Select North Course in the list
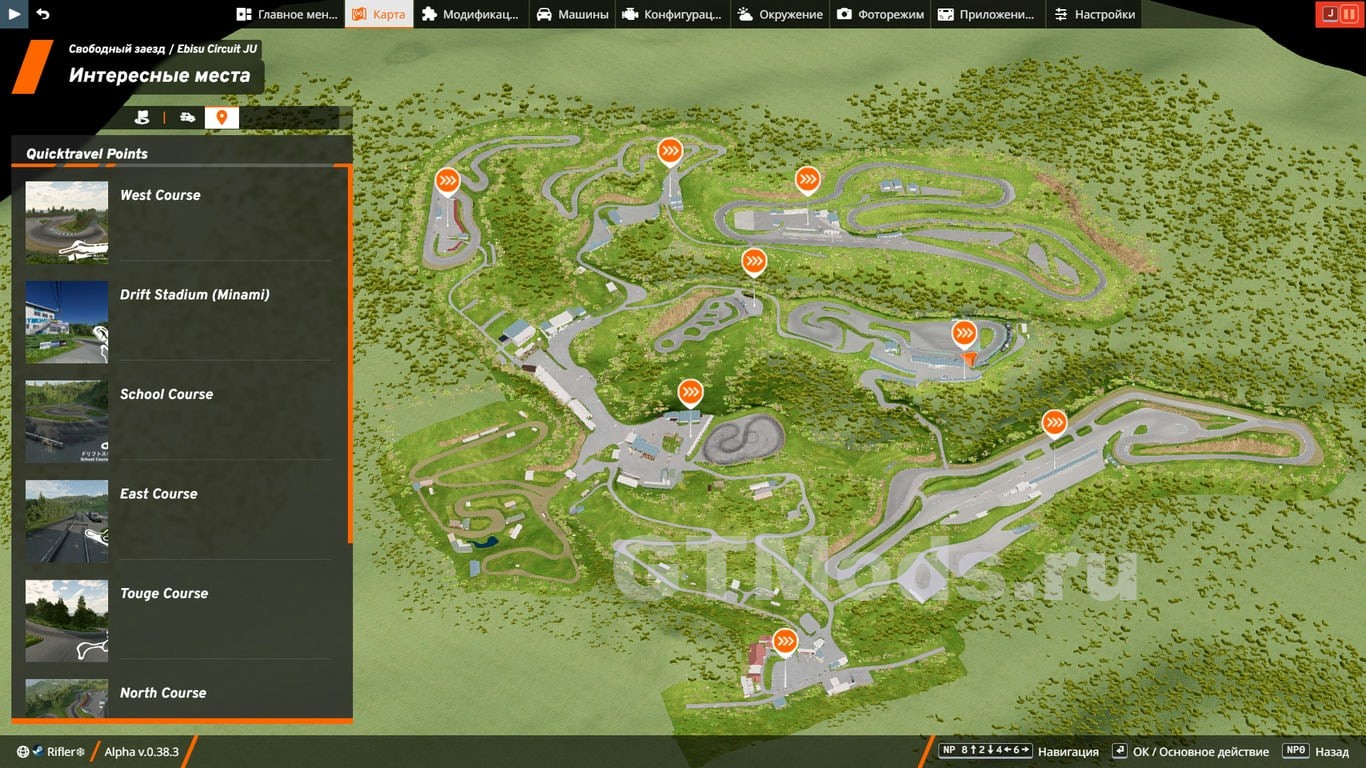Image resolution: width=1366 pixels, height=768 pixels. click(180, 696)
